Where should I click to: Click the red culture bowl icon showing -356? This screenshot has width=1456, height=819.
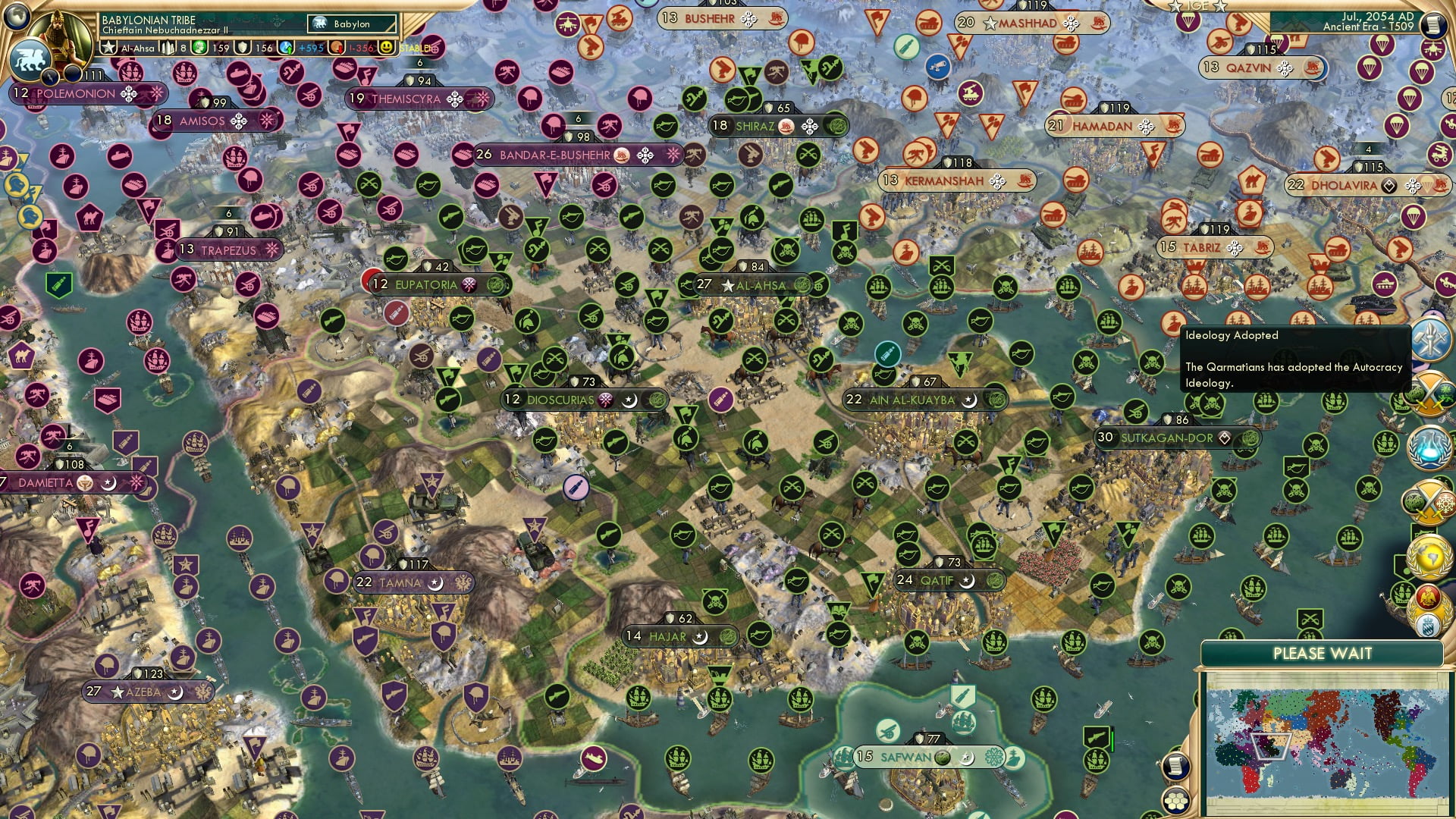(x=337, y=48)
